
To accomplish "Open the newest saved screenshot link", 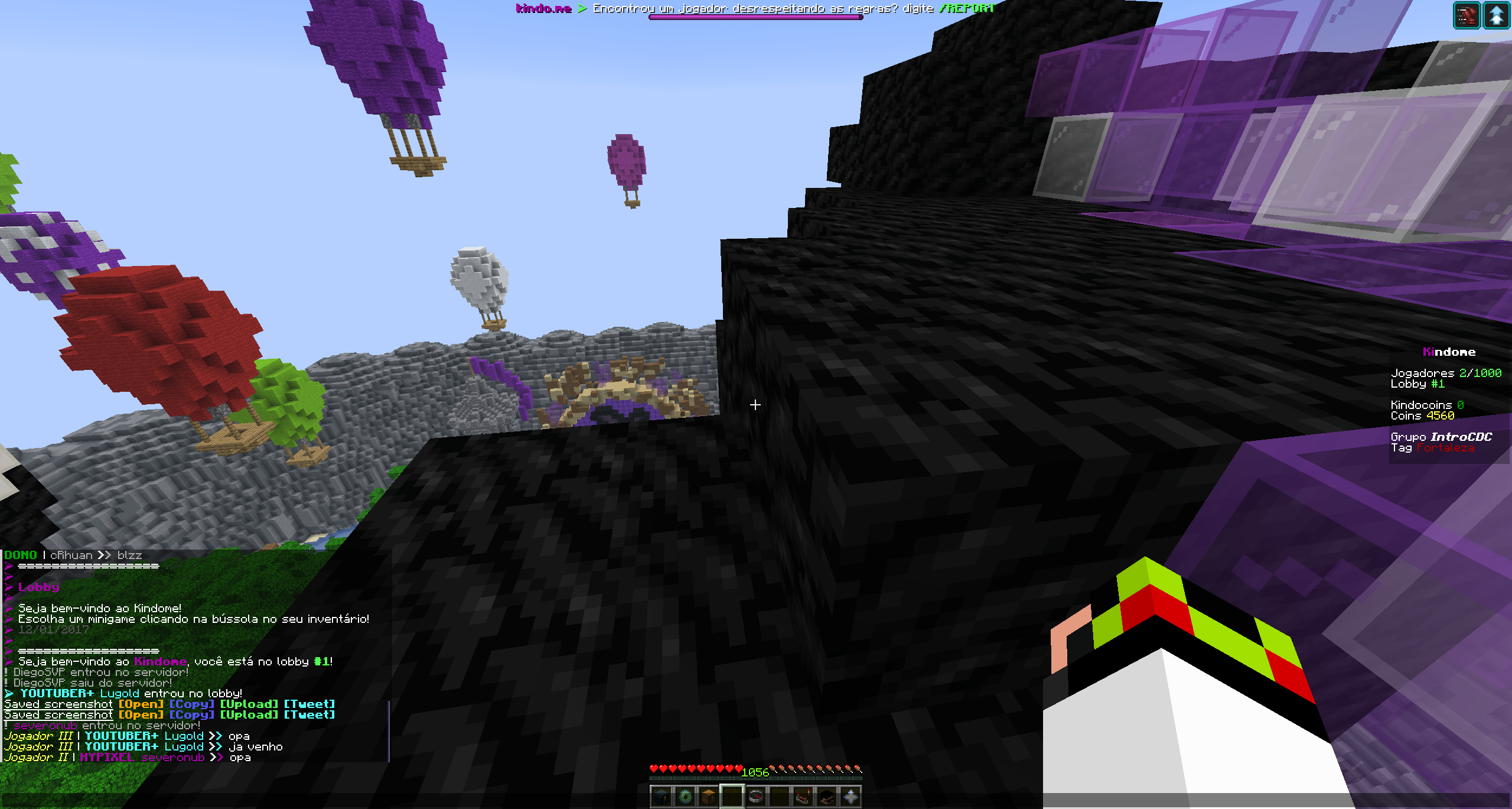I will [x=141, y=714].
